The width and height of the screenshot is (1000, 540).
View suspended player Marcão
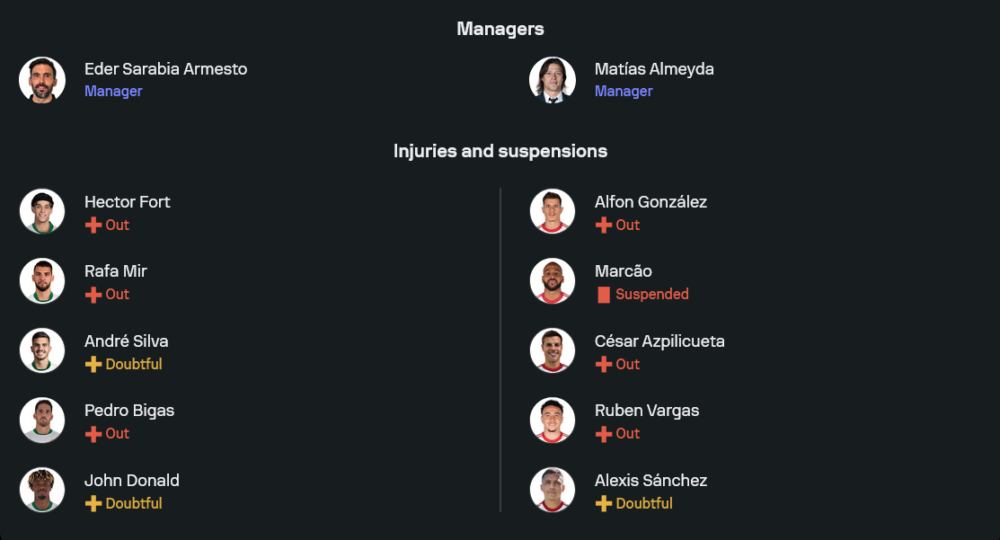tap(623, 272)
